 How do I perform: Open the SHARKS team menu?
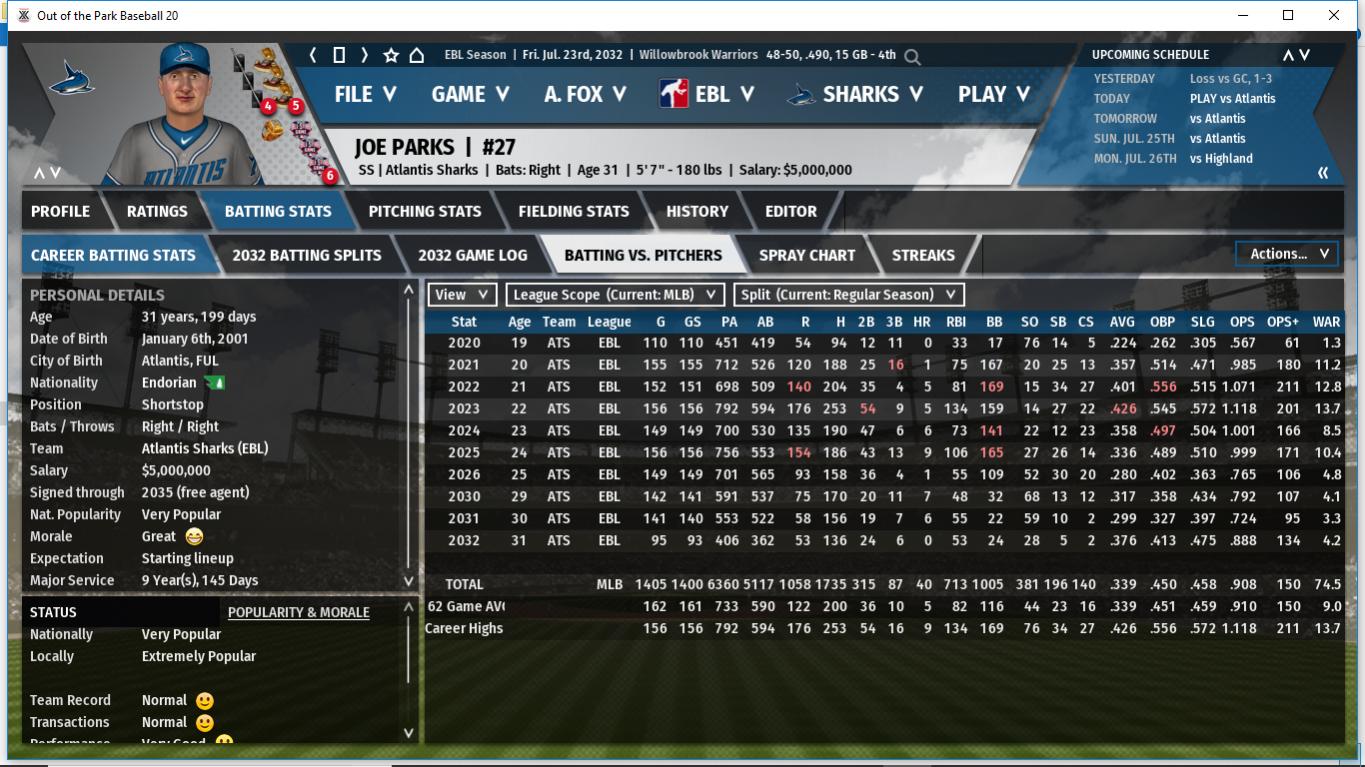[855, 94]
